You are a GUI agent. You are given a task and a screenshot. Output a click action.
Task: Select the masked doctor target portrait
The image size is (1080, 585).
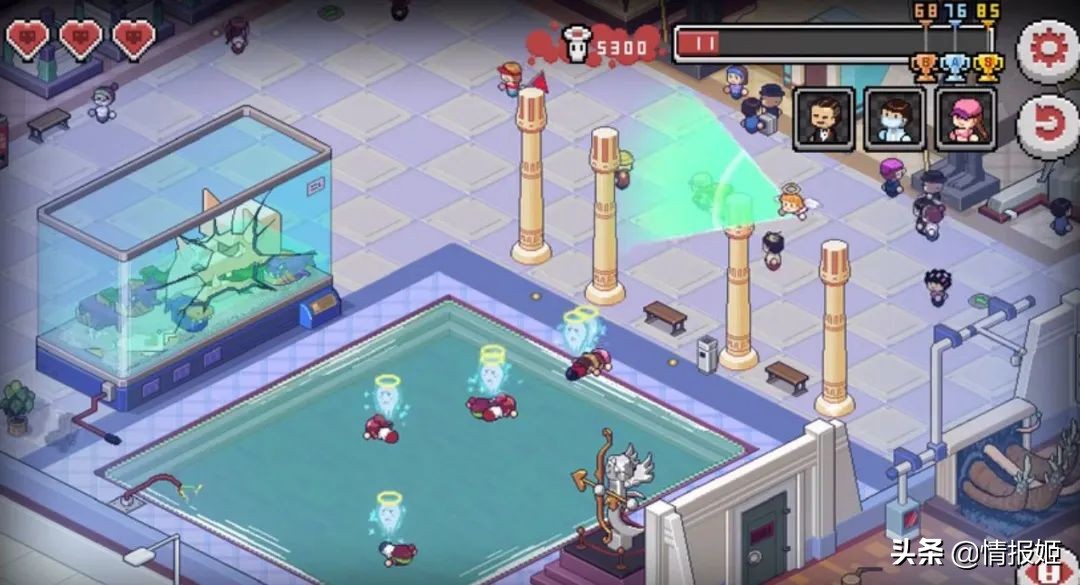coord(895,119)
